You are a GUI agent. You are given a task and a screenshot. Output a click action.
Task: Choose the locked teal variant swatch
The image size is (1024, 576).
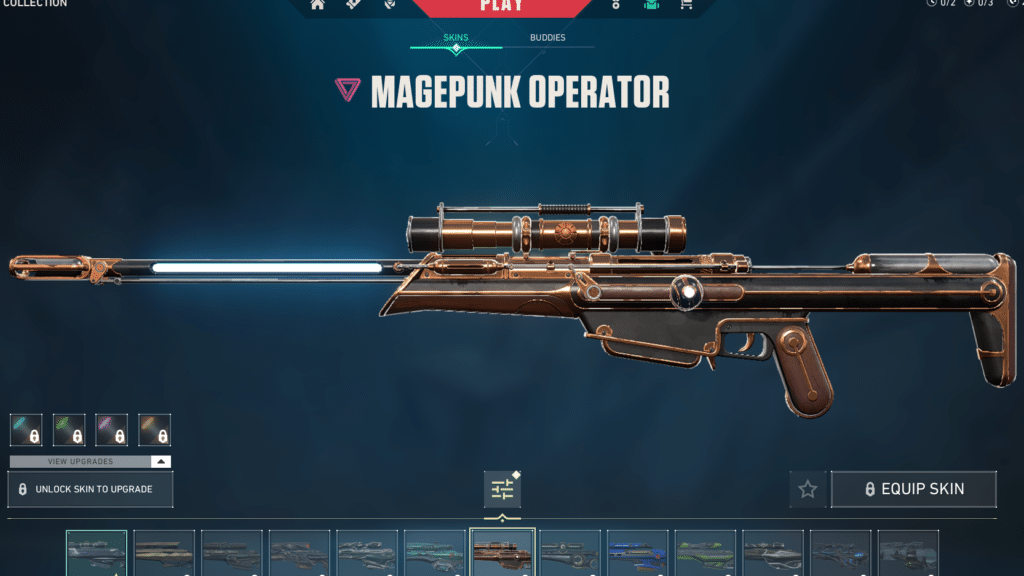26,430
